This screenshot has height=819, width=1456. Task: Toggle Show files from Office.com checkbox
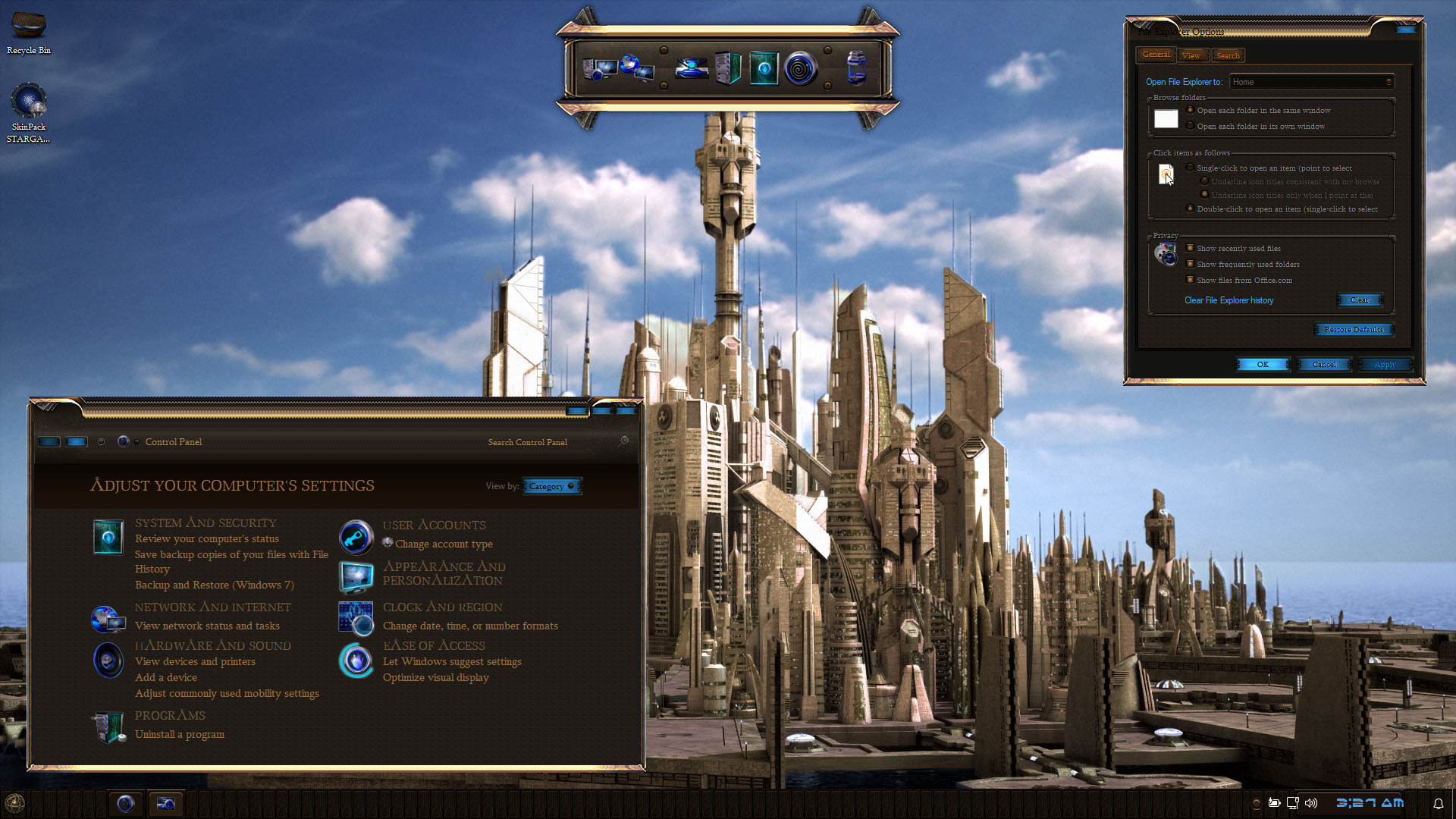tap(1191, 280)
